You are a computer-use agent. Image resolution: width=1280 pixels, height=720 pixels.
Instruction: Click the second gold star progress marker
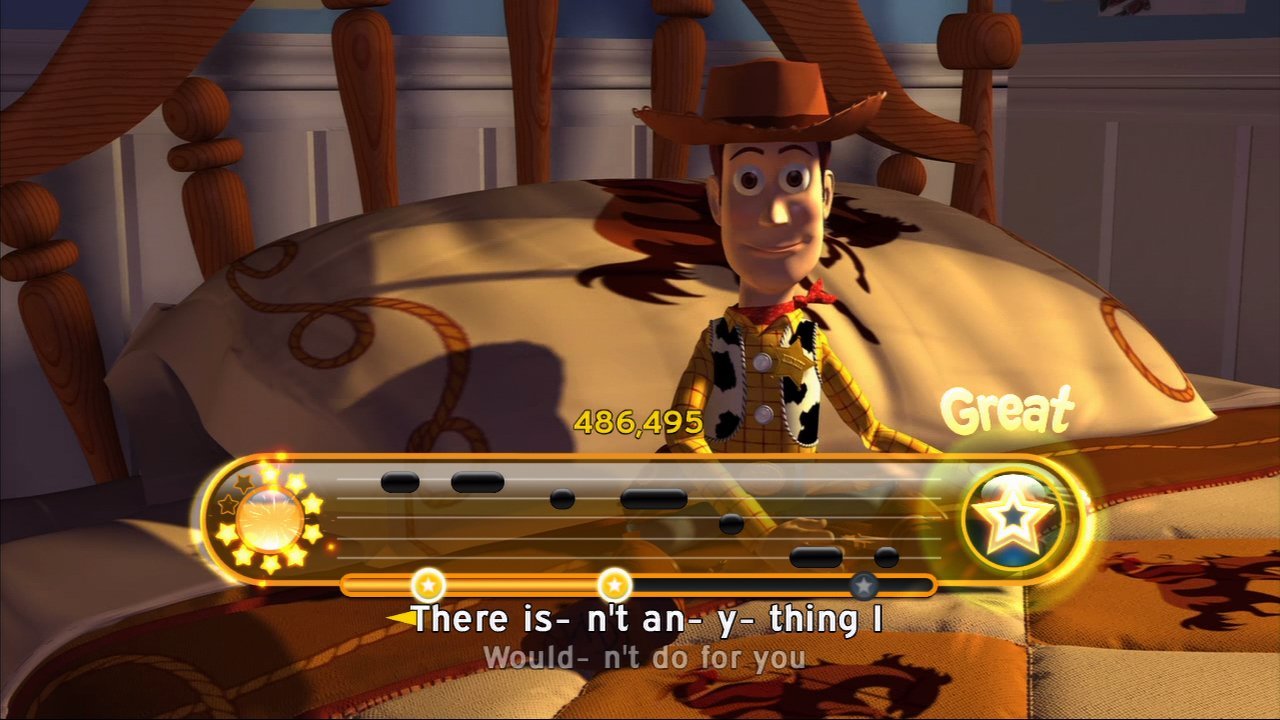(x=613, y=584)
